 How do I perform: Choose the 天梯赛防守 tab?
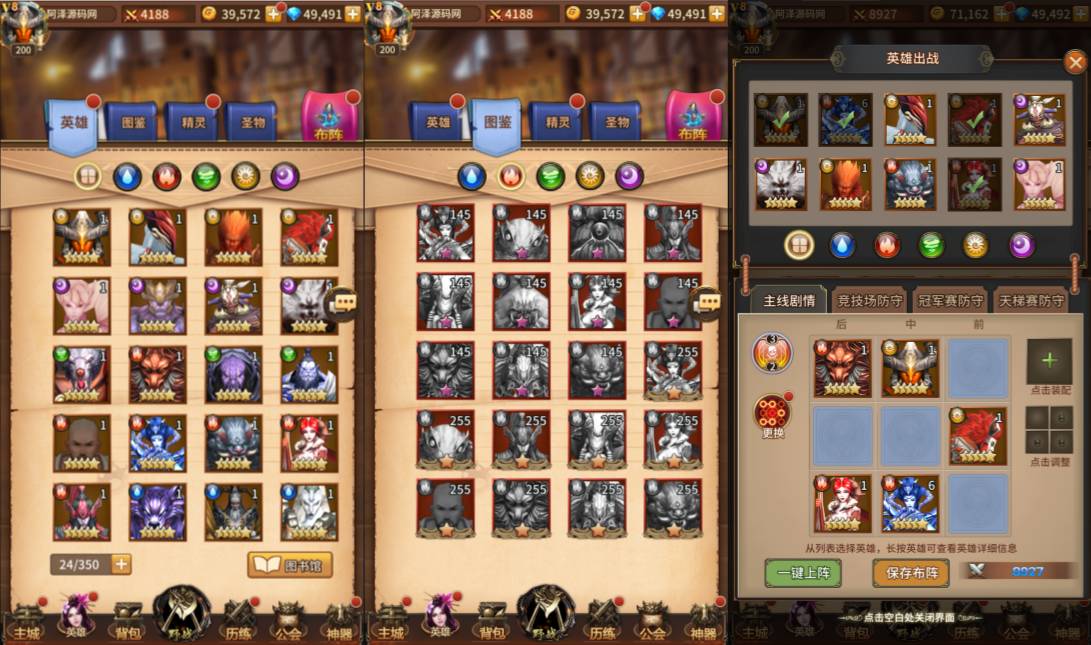tap(1030, 300)
